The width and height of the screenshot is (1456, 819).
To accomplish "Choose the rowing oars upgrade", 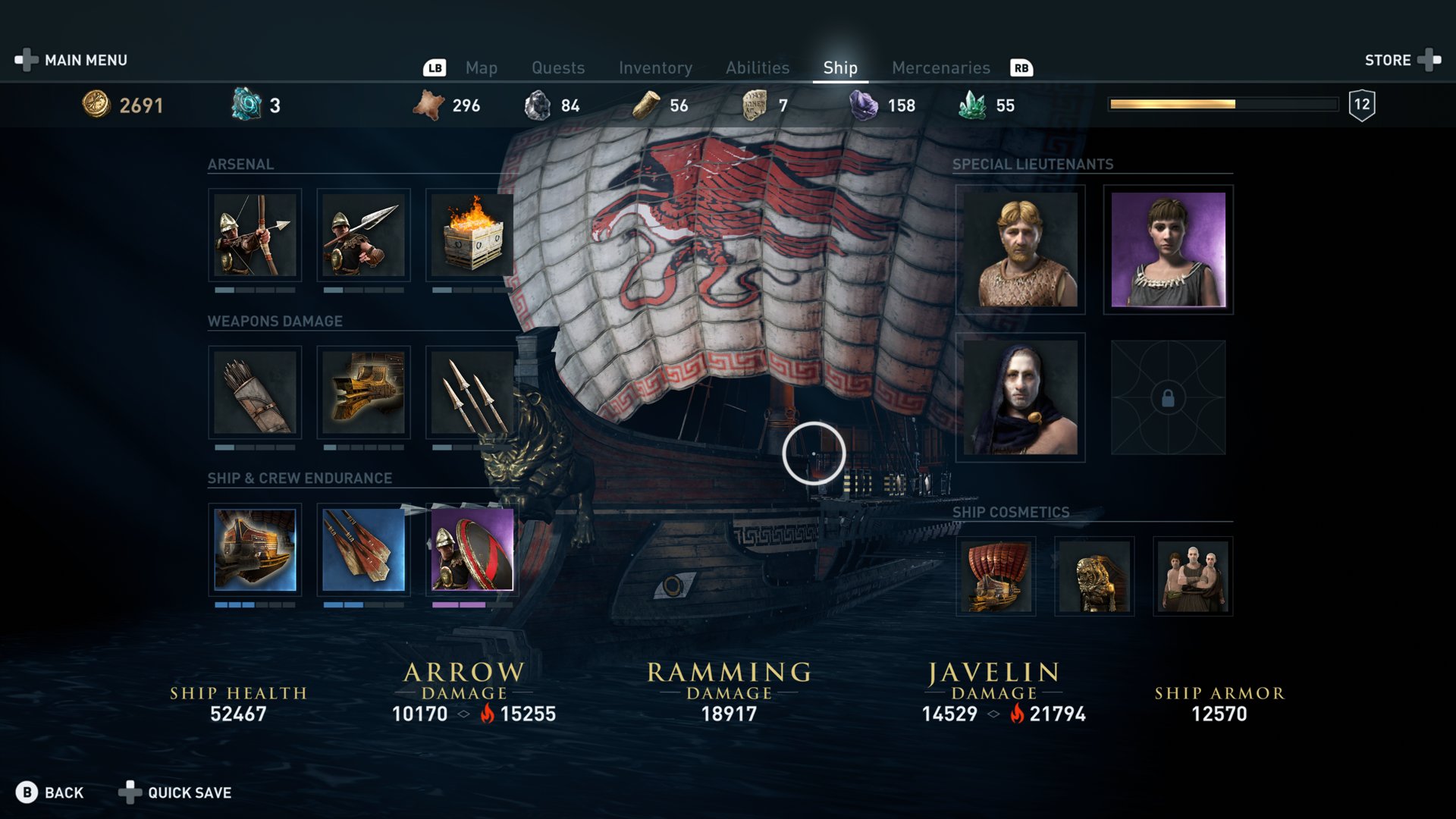I will click(363, 550).
